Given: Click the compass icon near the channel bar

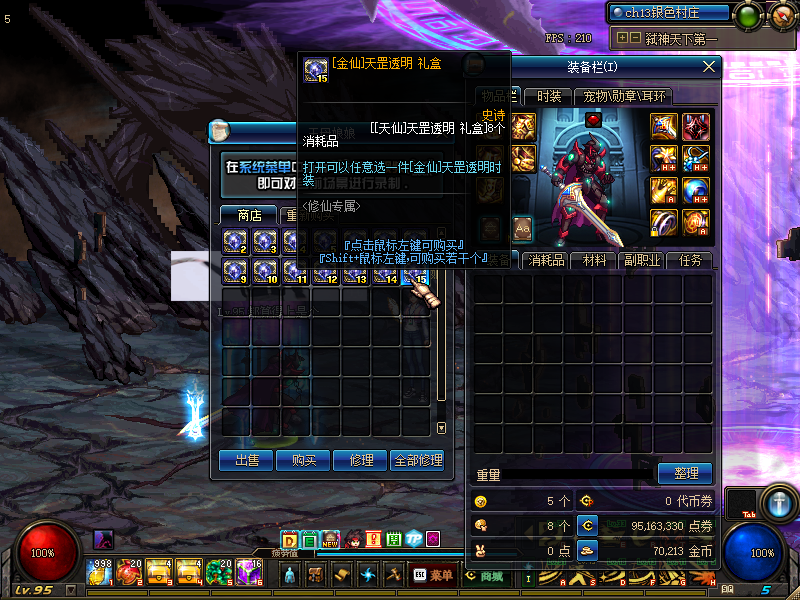Looking at the screenshot, I should [x=782, y=14].
